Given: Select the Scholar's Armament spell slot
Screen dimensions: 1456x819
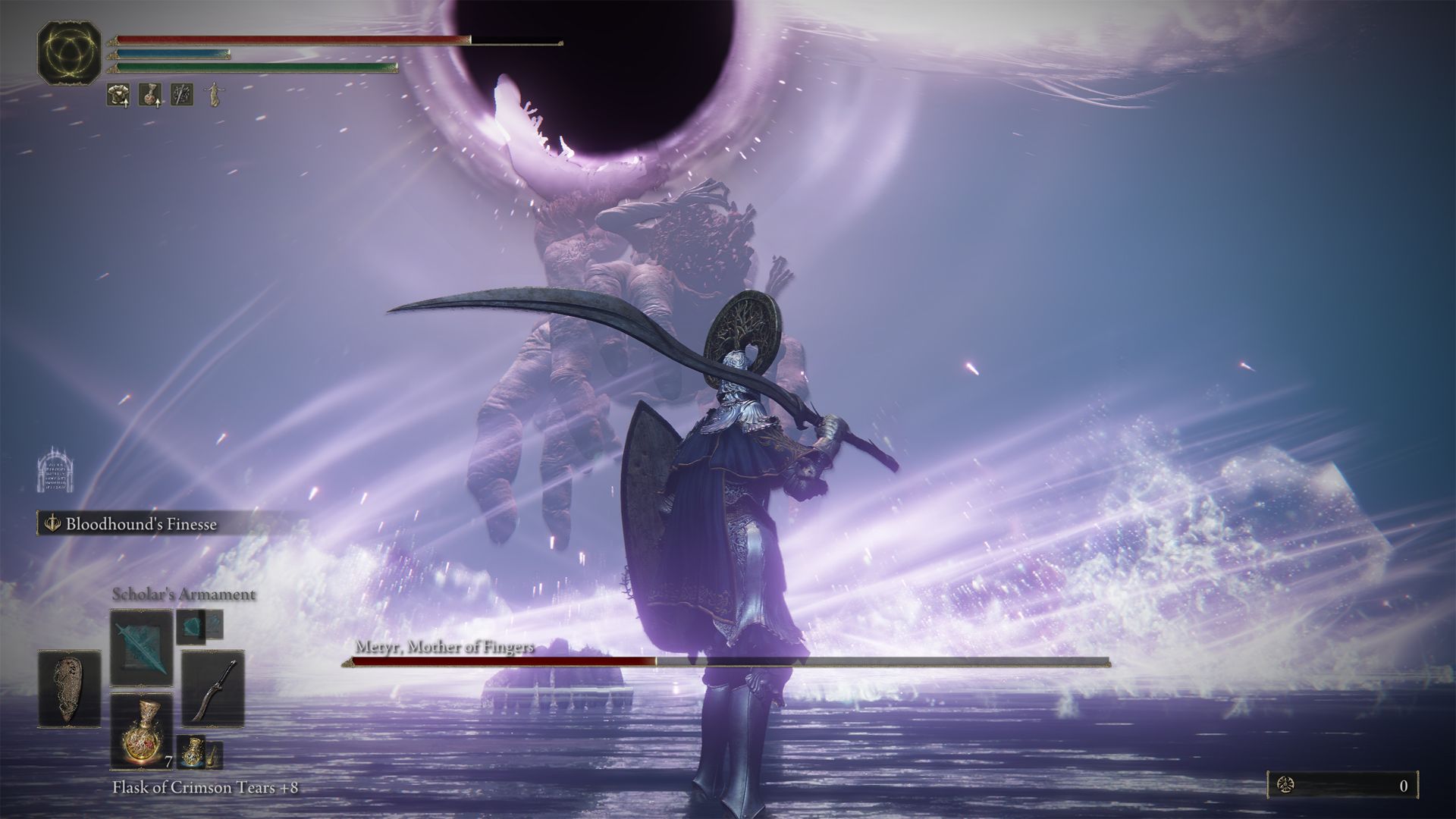Looking at the screenshot, I should pos(141,647).
